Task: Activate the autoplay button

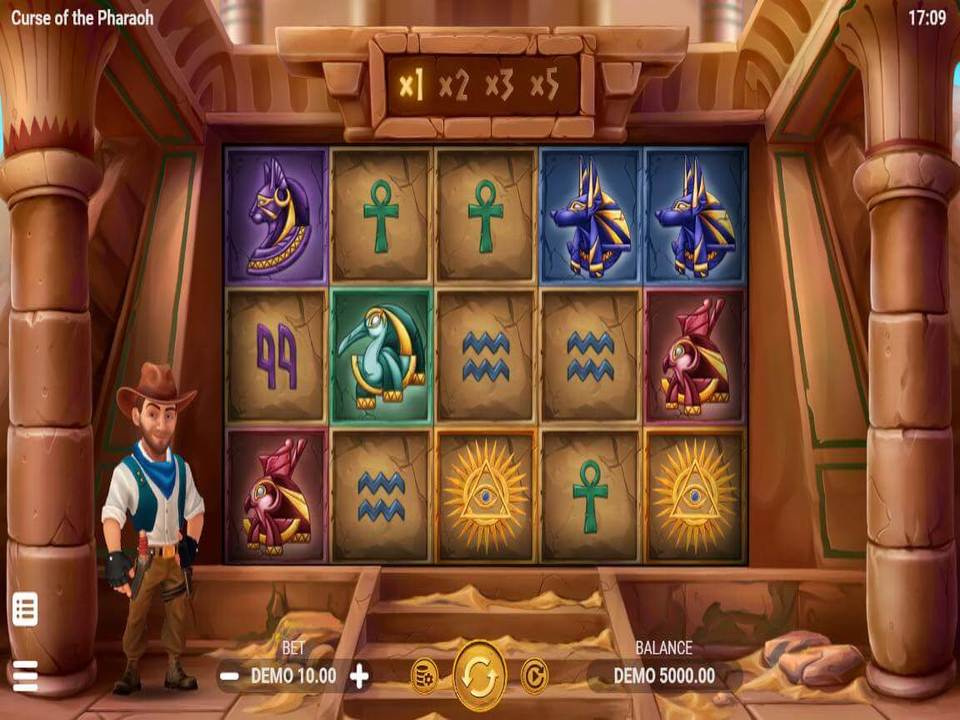Action: point(535,675)
